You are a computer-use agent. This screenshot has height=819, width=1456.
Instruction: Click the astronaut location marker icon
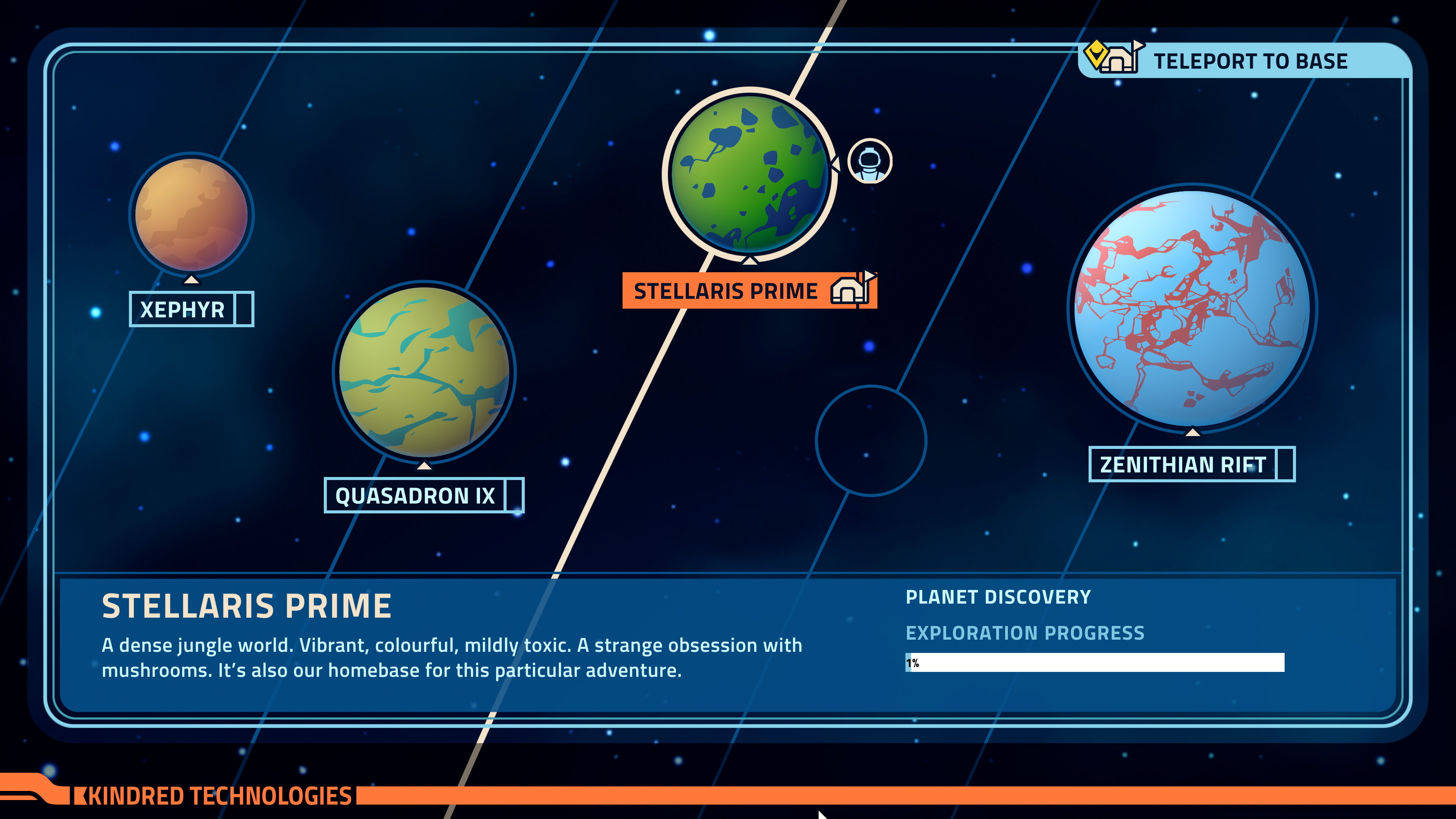[870, 162]
